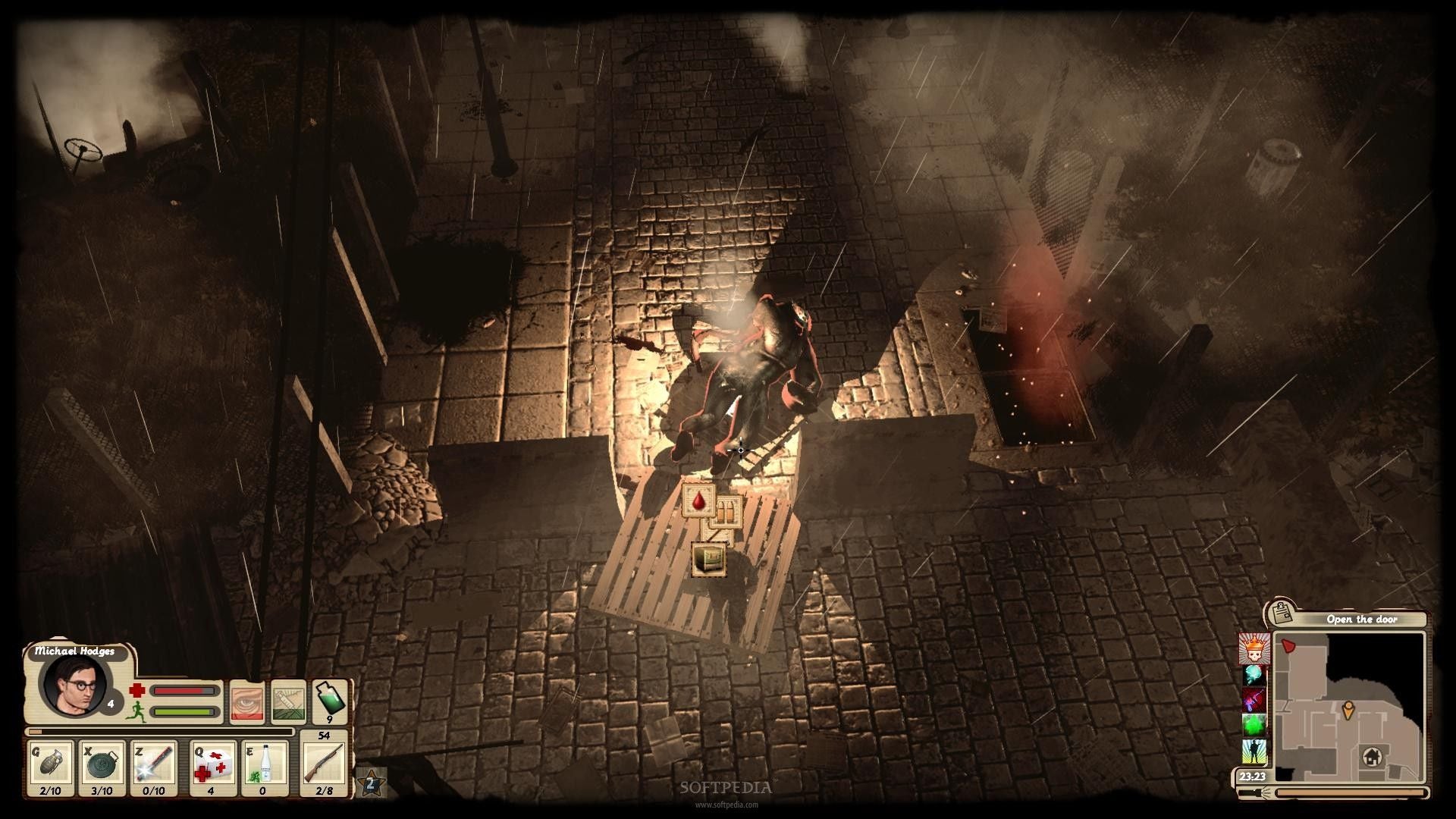Click the crowned skull icon

(x=1254, y=649)
